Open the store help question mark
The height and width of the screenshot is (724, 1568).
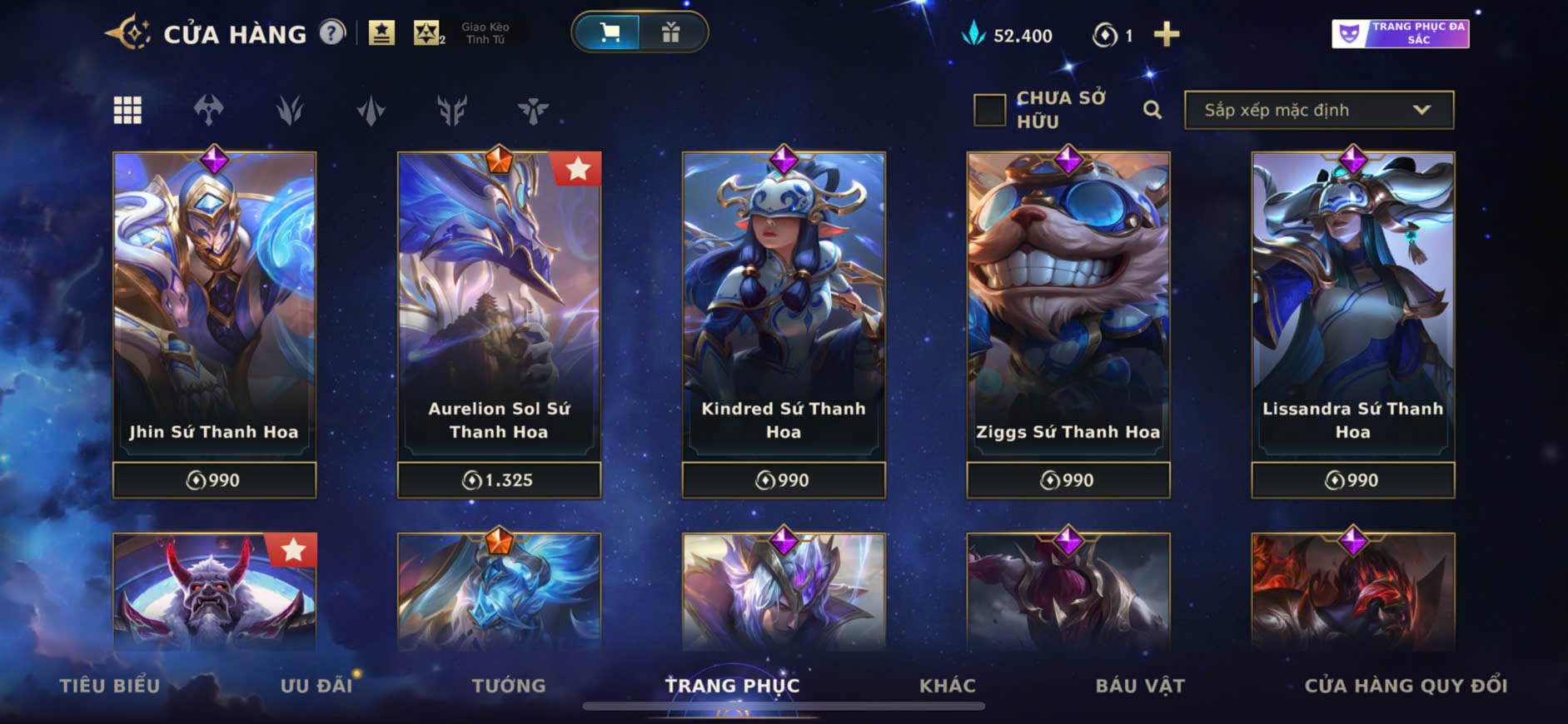(x=332, y=33)
